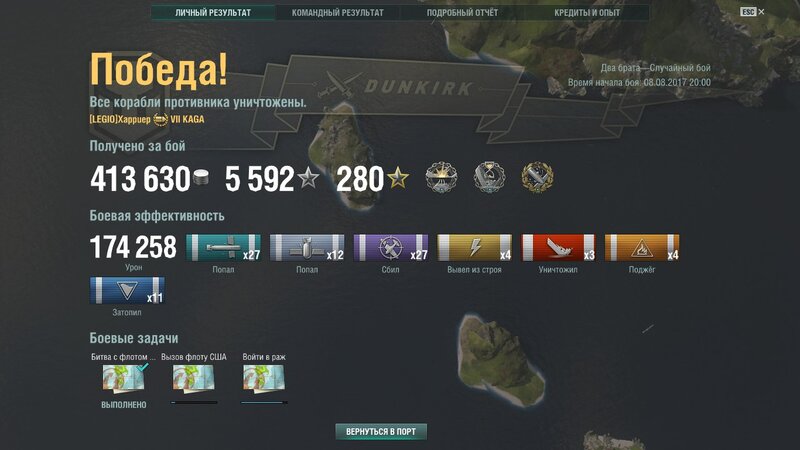Select the middle hourglass achievement medal
The height and width of the screenshot is (450, 800).
coord(489,178)
